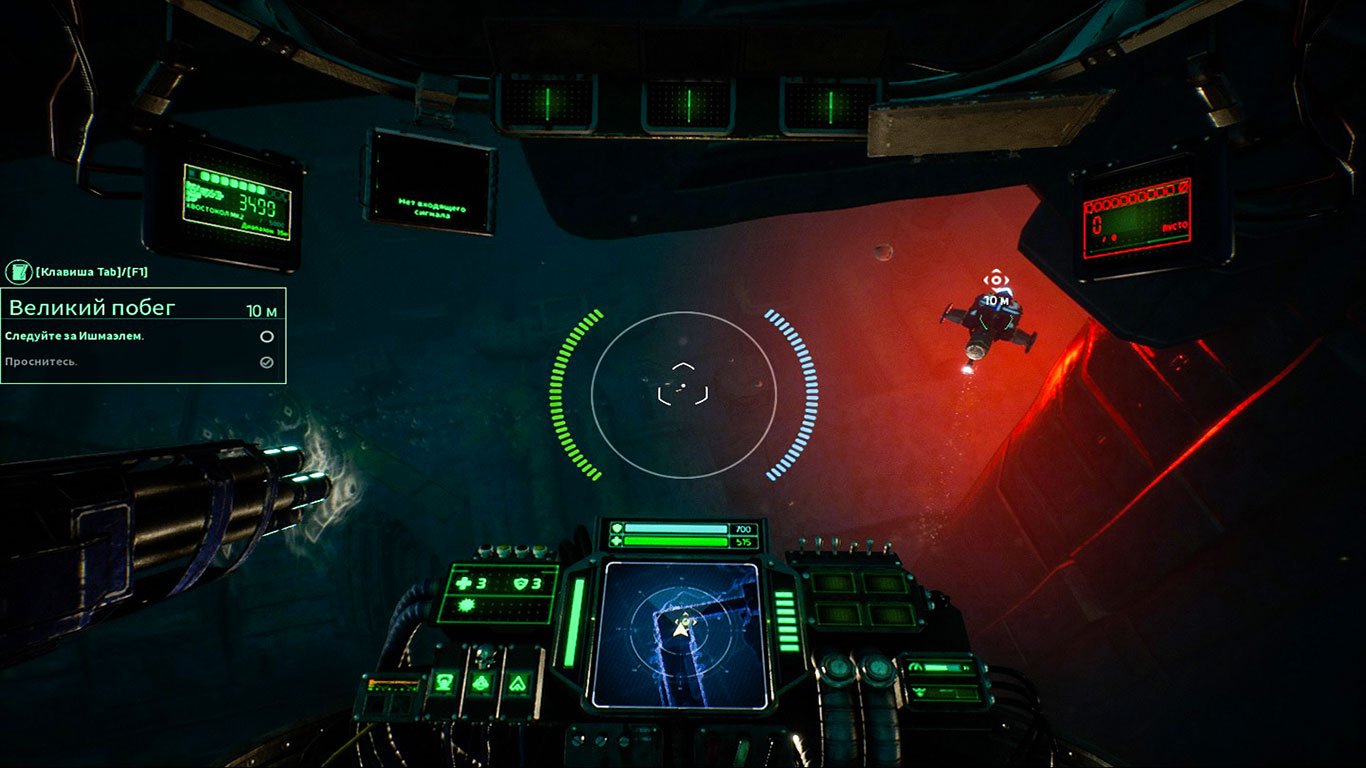Activate the upward-arrow ability icon

[x=517, y=684]
